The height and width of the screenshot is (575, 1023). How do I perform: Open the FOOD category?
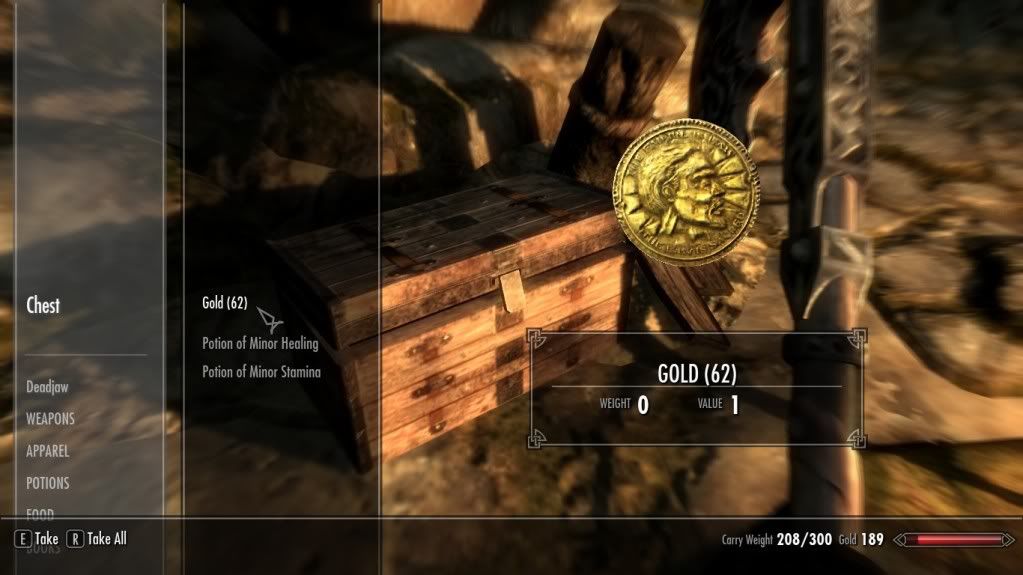point(43,512)
